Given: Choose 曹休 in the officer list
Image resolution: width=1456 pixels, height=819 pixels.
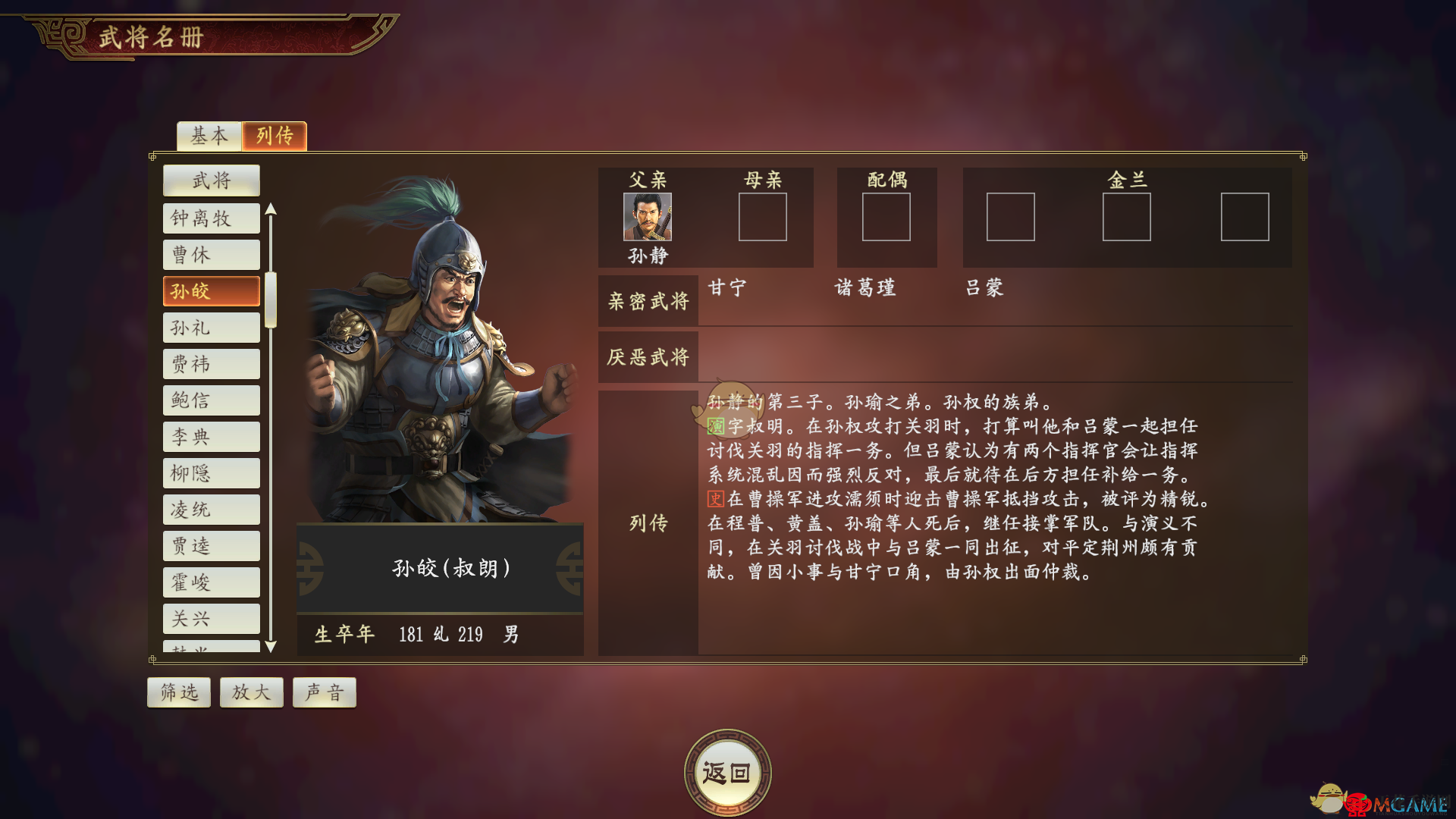Looking at the screenshot, I should point(212,255).
